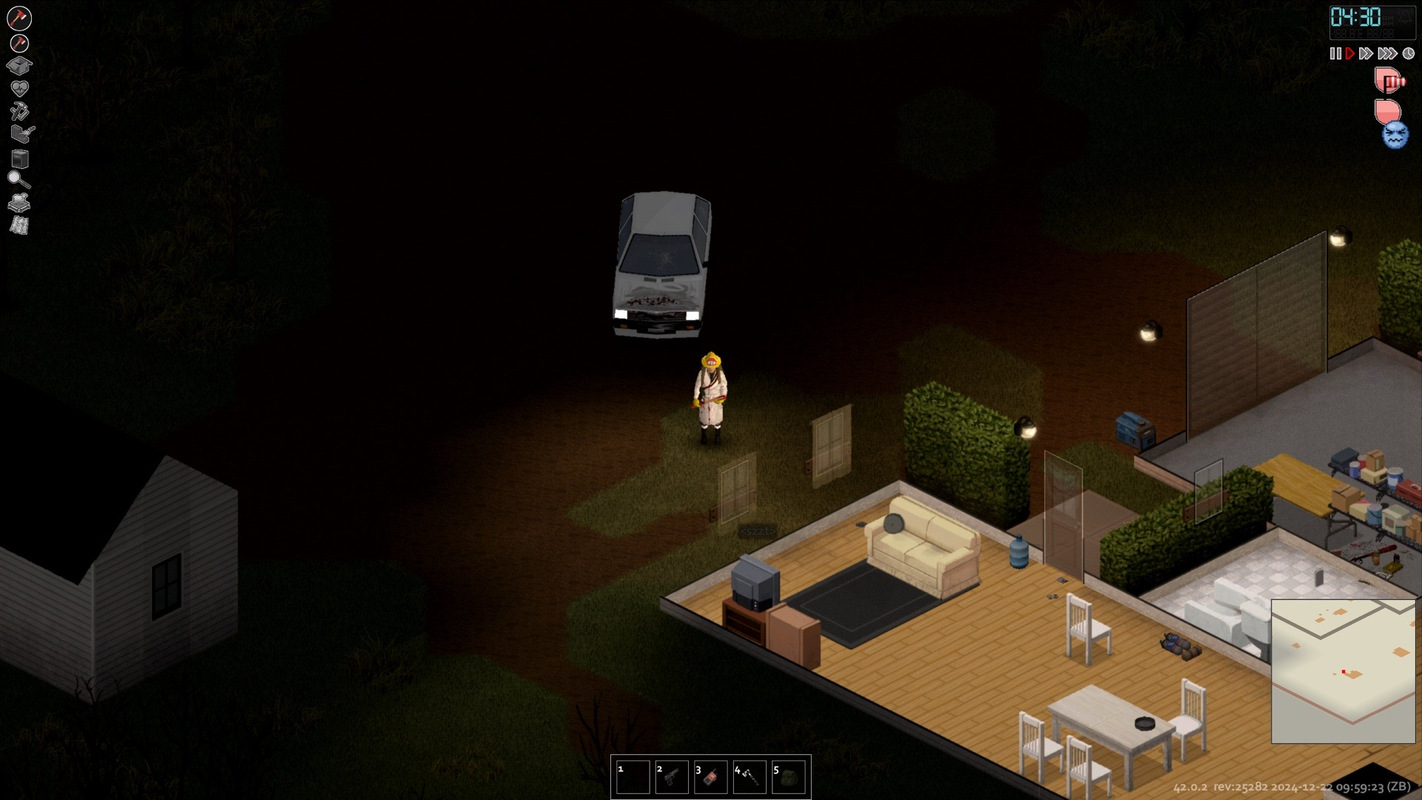Set game speed to normal play

click(1349, 54)
